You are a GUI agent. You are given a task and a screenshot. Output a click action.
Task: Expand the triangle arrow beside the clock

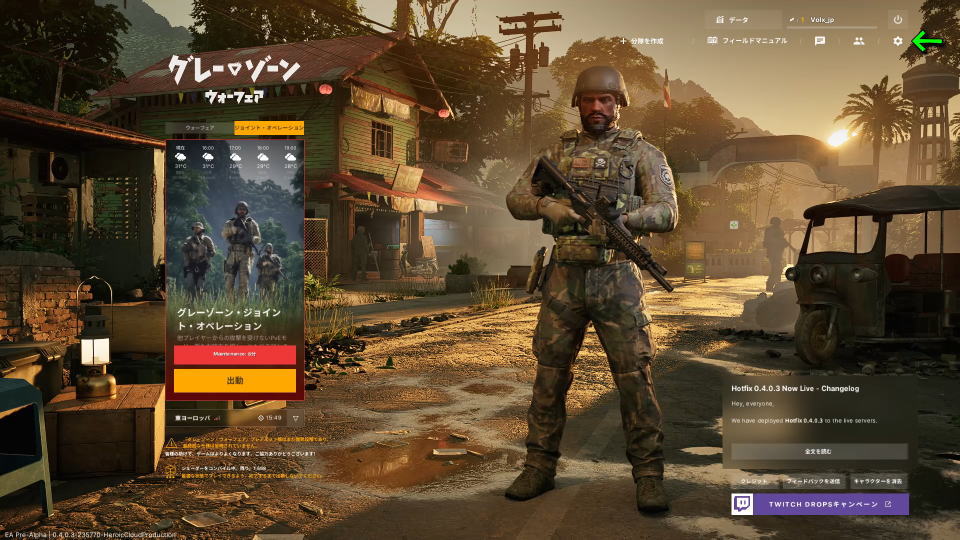pyautogui.click(x=295, y=417)
